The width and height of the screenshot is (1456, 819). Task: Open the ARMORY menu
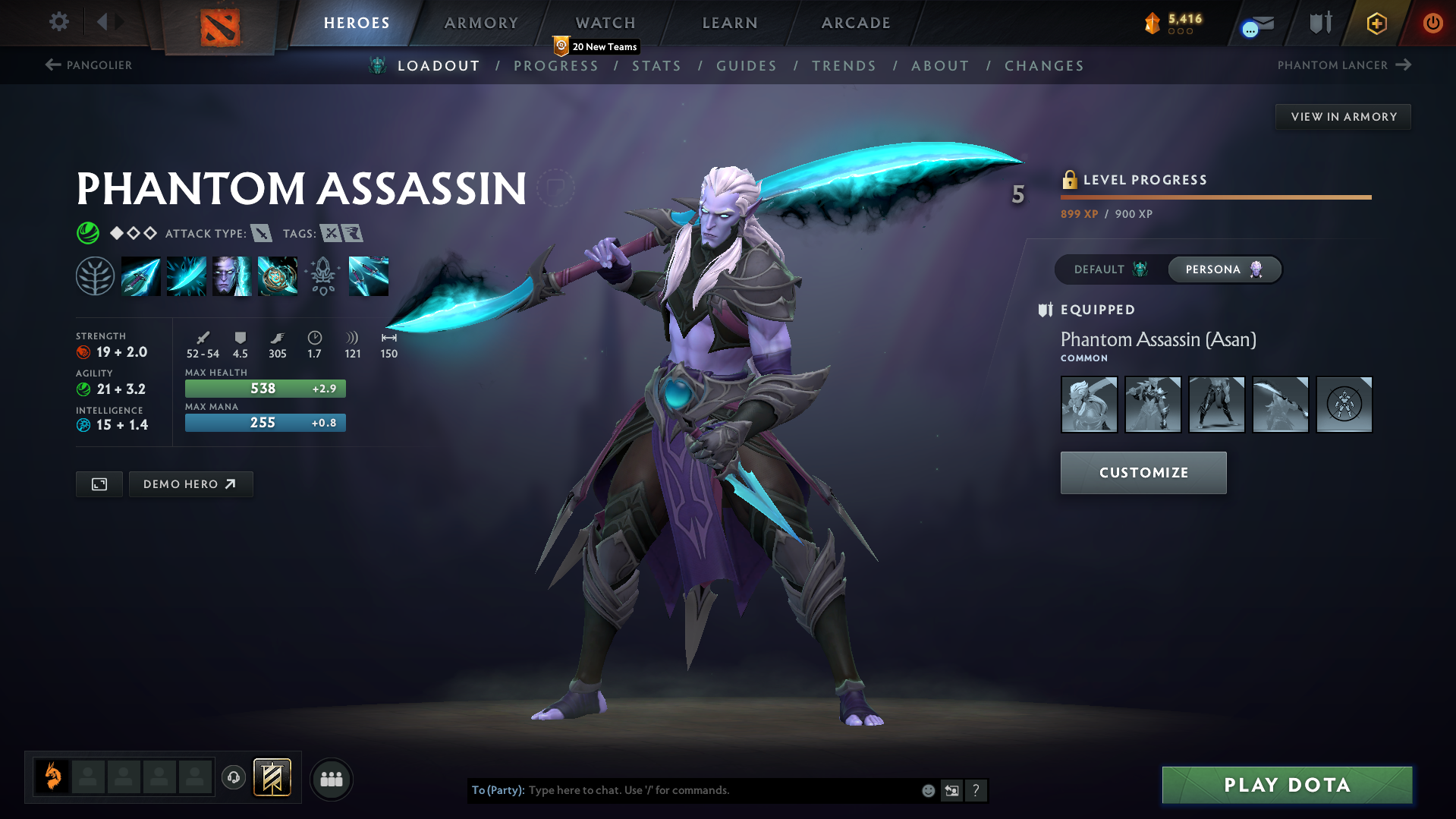481,22
